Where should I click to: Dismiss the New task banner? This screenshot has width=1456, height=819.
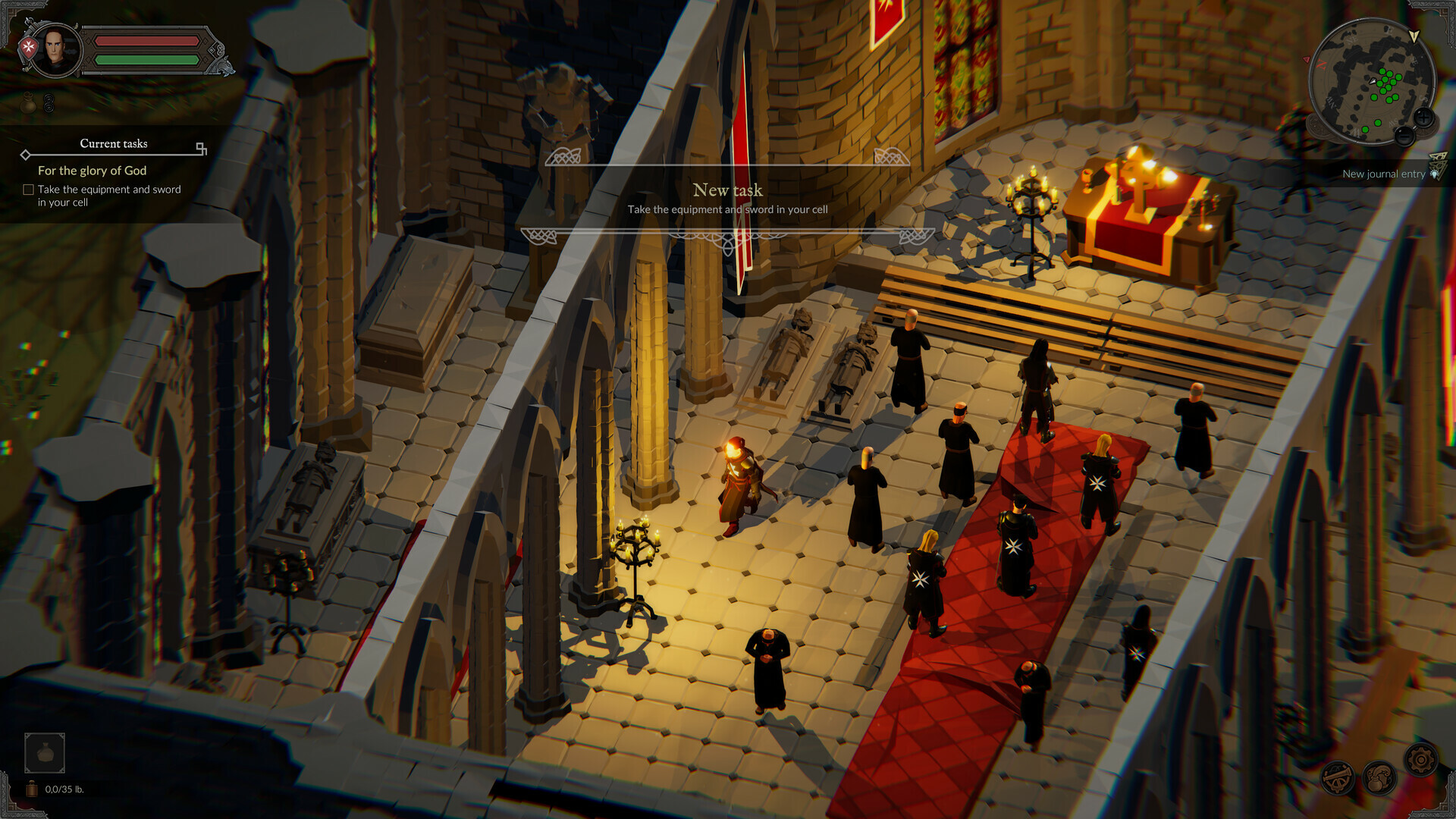[728, 191]
